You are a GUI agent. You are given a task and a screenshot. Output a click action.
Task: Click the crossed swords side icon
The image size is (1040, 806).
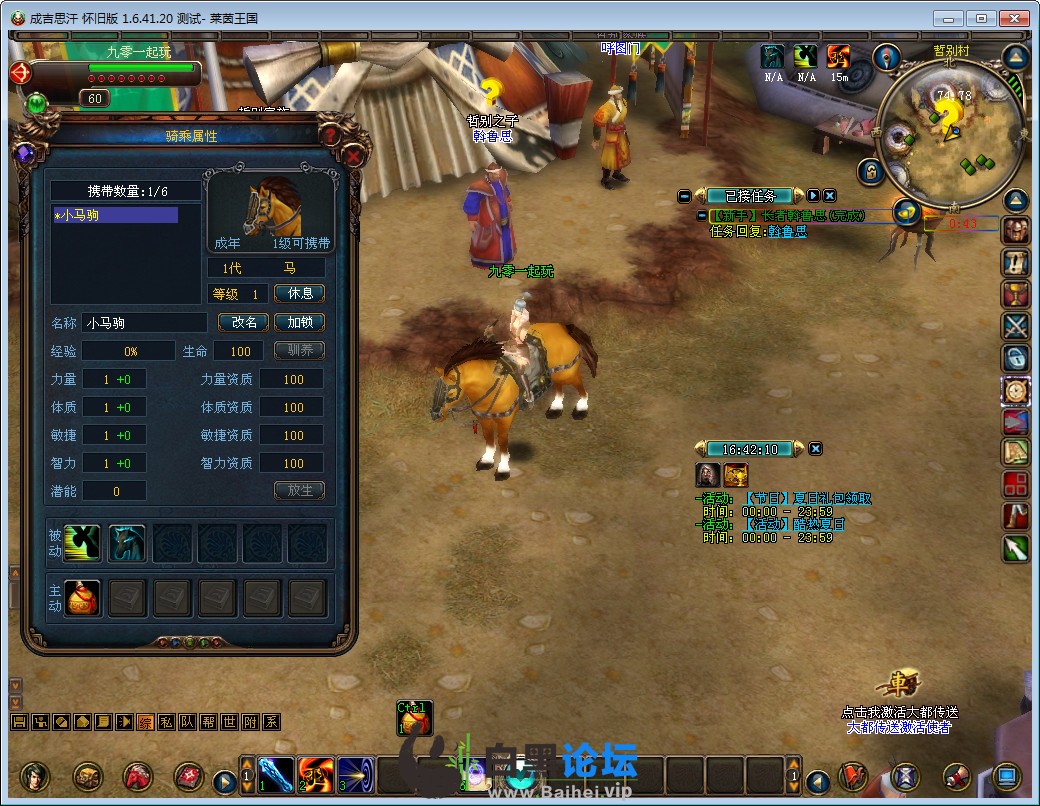1016,326
